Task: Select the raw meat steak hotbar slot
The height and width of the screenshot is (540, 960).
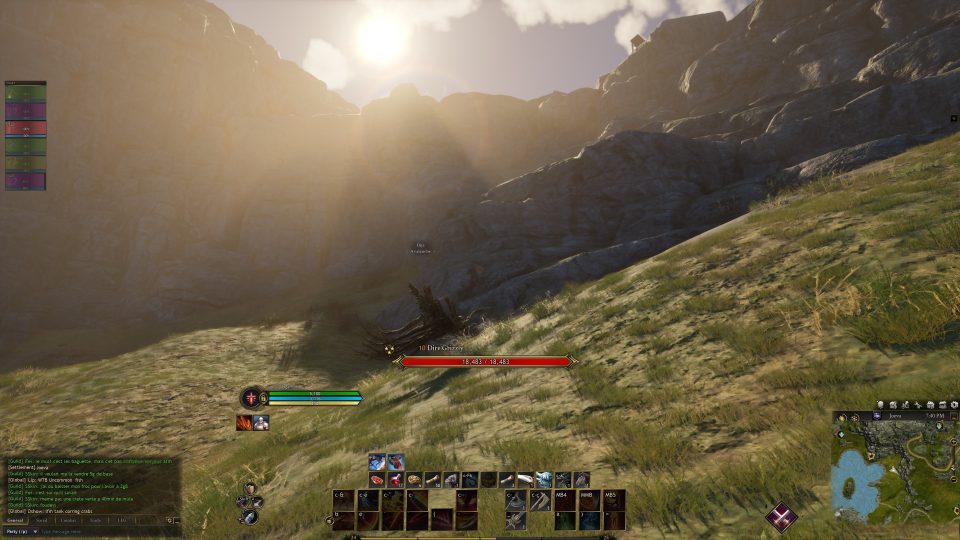Action: (x=377, y=480)
